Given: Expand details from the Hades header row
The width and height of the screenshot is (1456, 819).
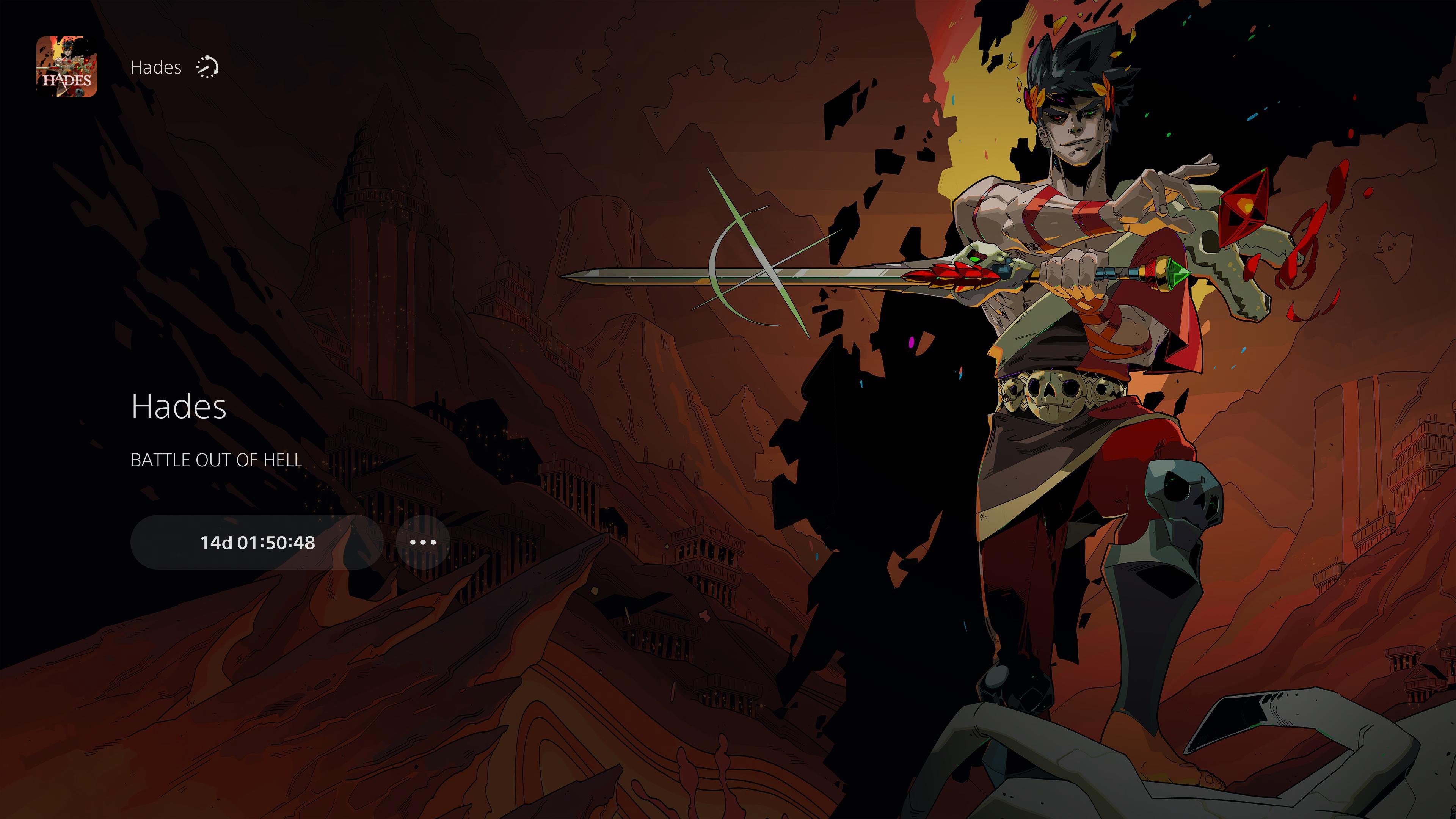Looking at the screenshot, I should 156,67.
